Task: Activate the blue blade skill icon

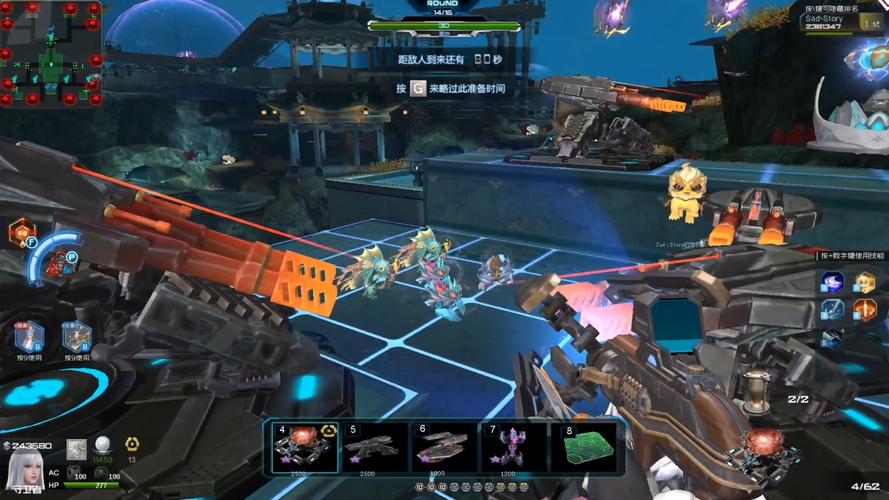Action: point(832,310)
